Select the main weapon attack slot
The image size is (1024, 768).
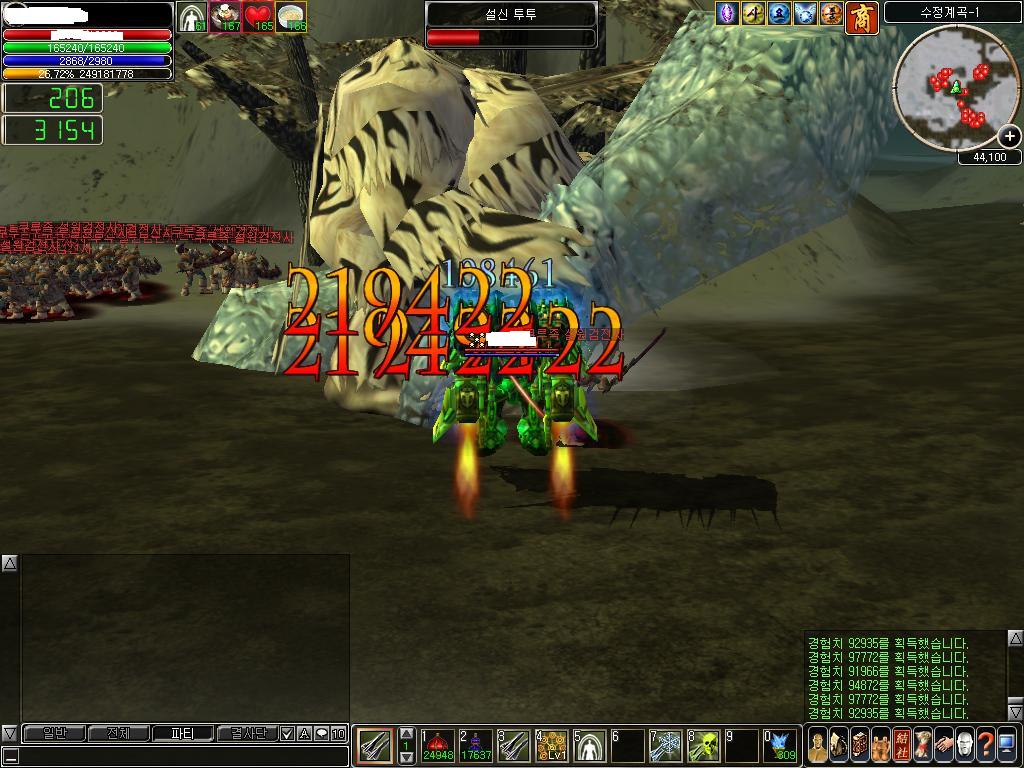point(375,745)
